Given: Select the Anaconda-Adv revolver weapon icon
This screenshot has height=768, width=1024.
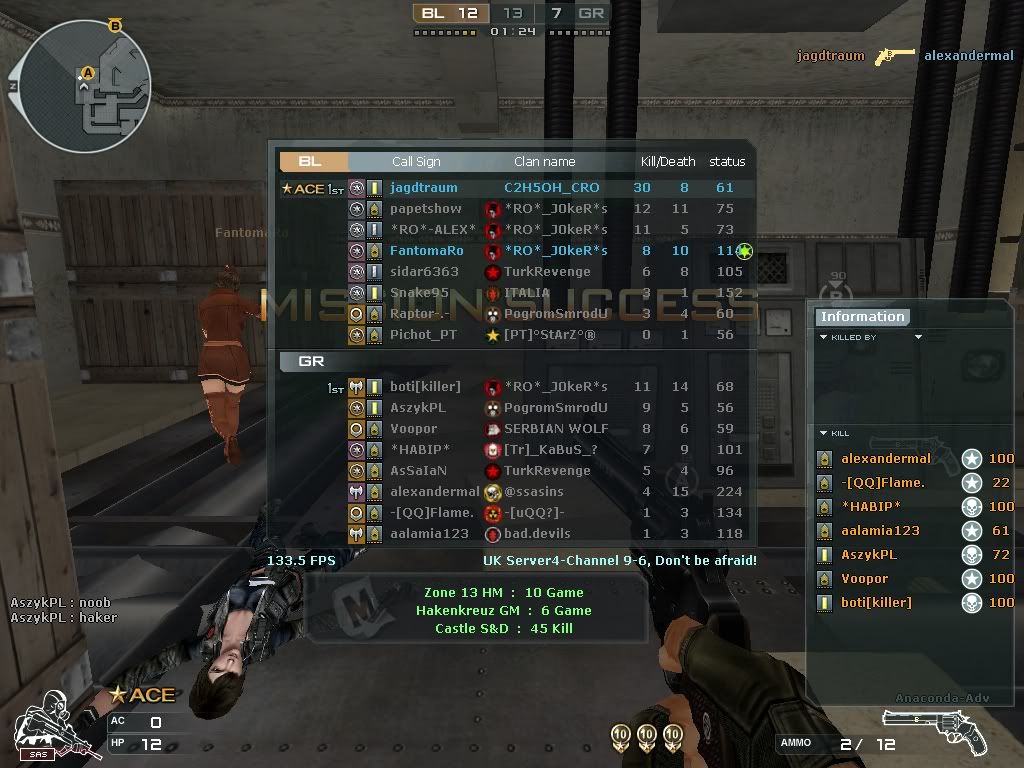Looking at the screenshot, I should tap(933, 730).
